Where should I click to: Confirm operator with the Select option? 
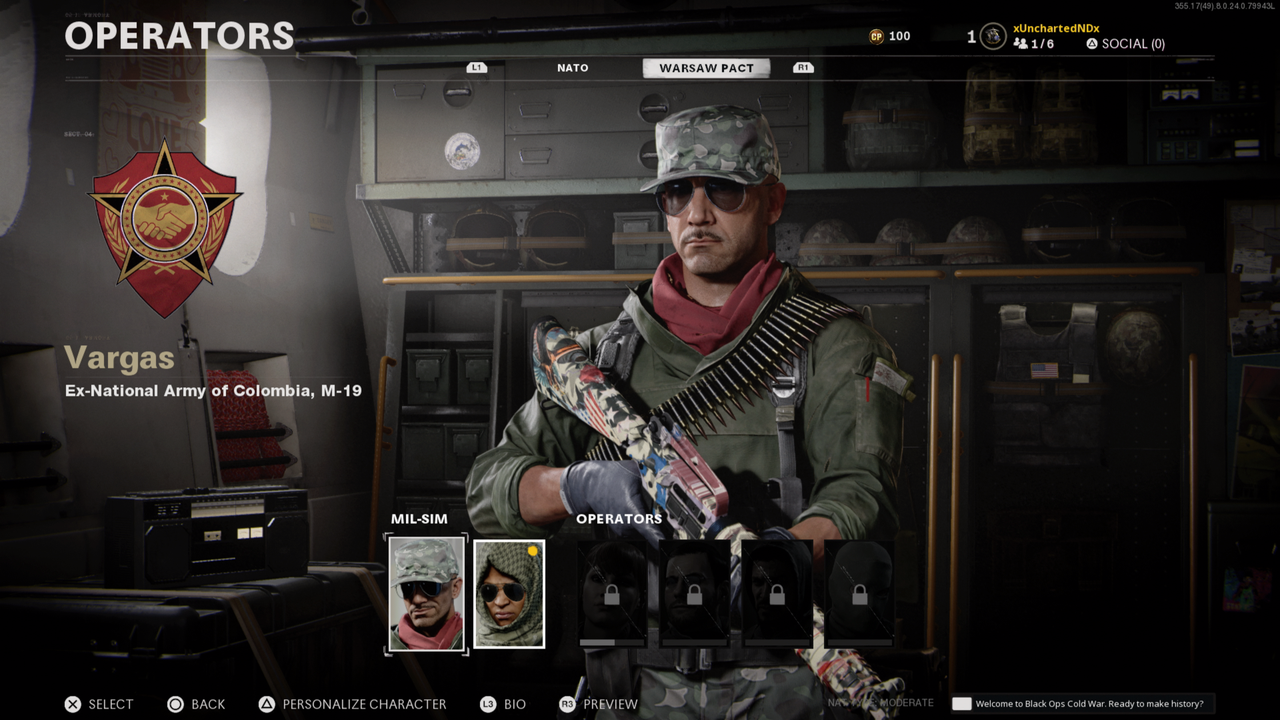click(x=99, y=704)
